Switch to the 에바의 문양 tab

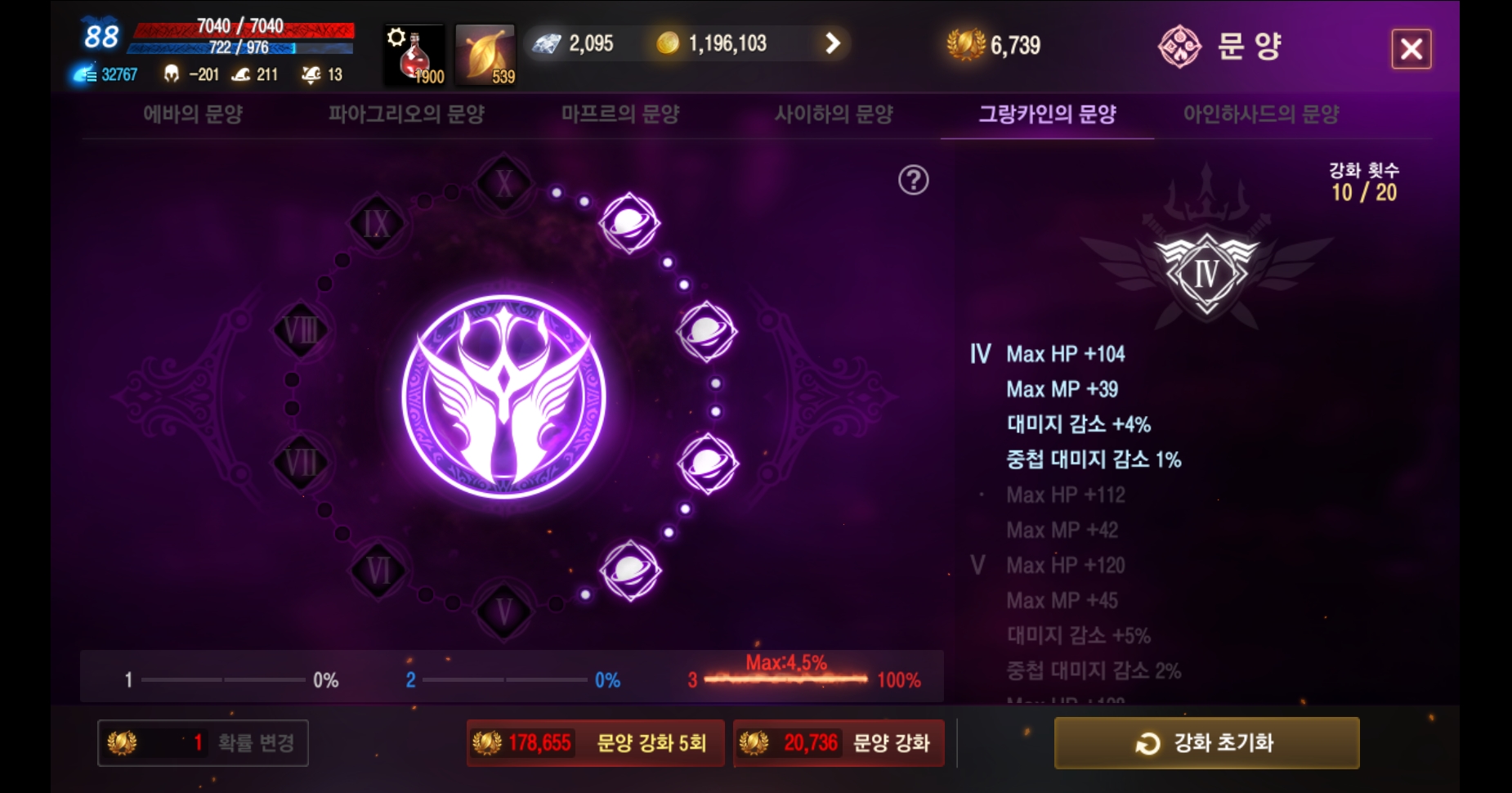[195, 116]
